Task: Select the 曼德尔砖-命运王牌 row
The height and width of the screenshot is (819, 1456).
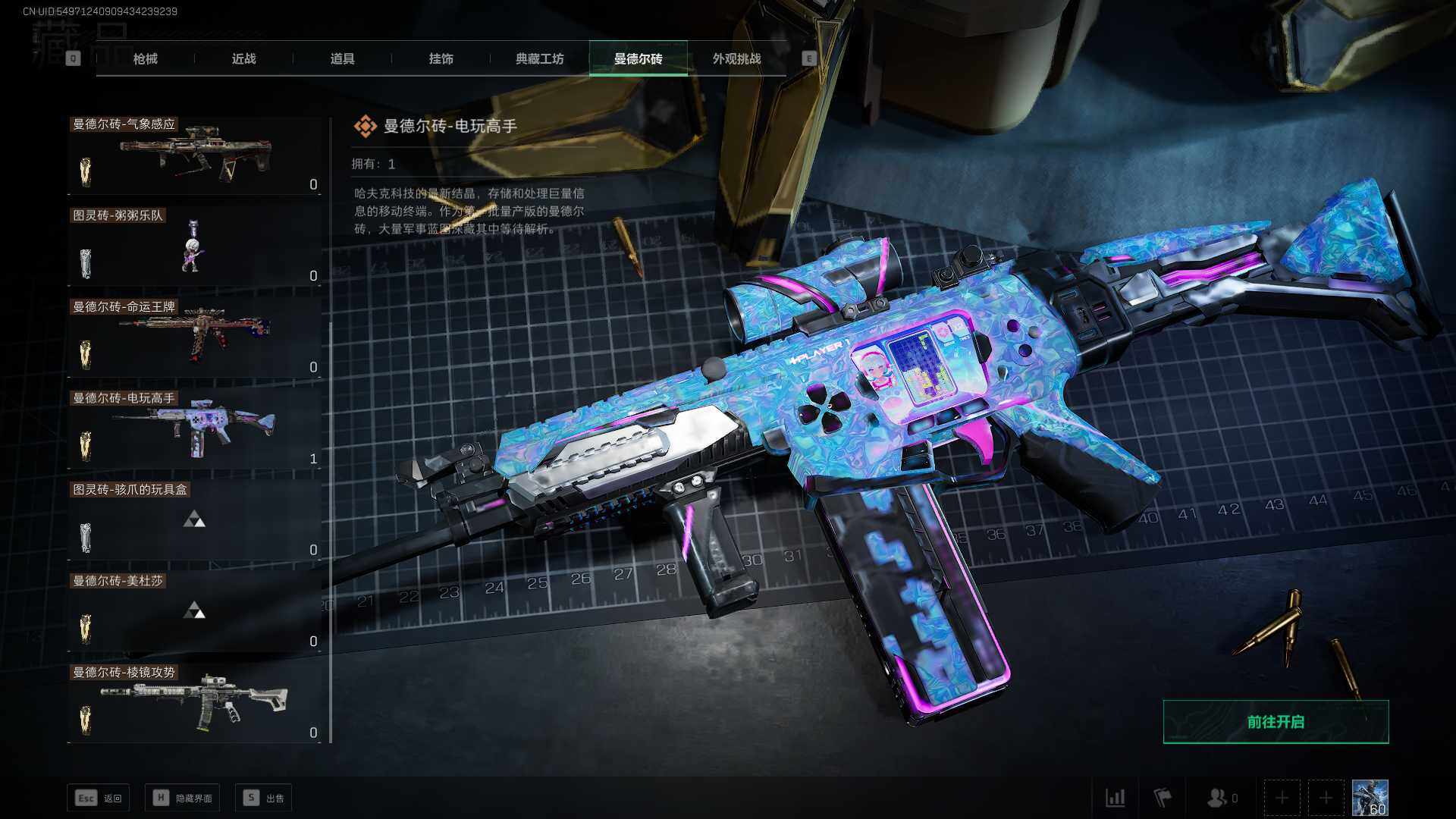Action: point(195,338)
